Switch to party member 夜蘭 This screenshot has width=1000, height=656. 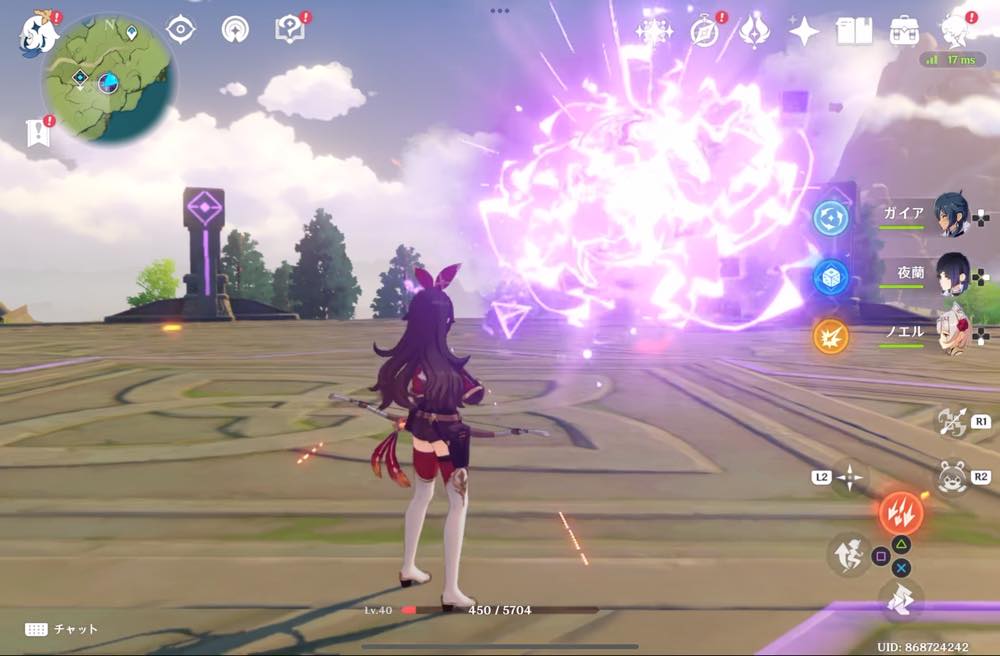click(x=950, y=275)
